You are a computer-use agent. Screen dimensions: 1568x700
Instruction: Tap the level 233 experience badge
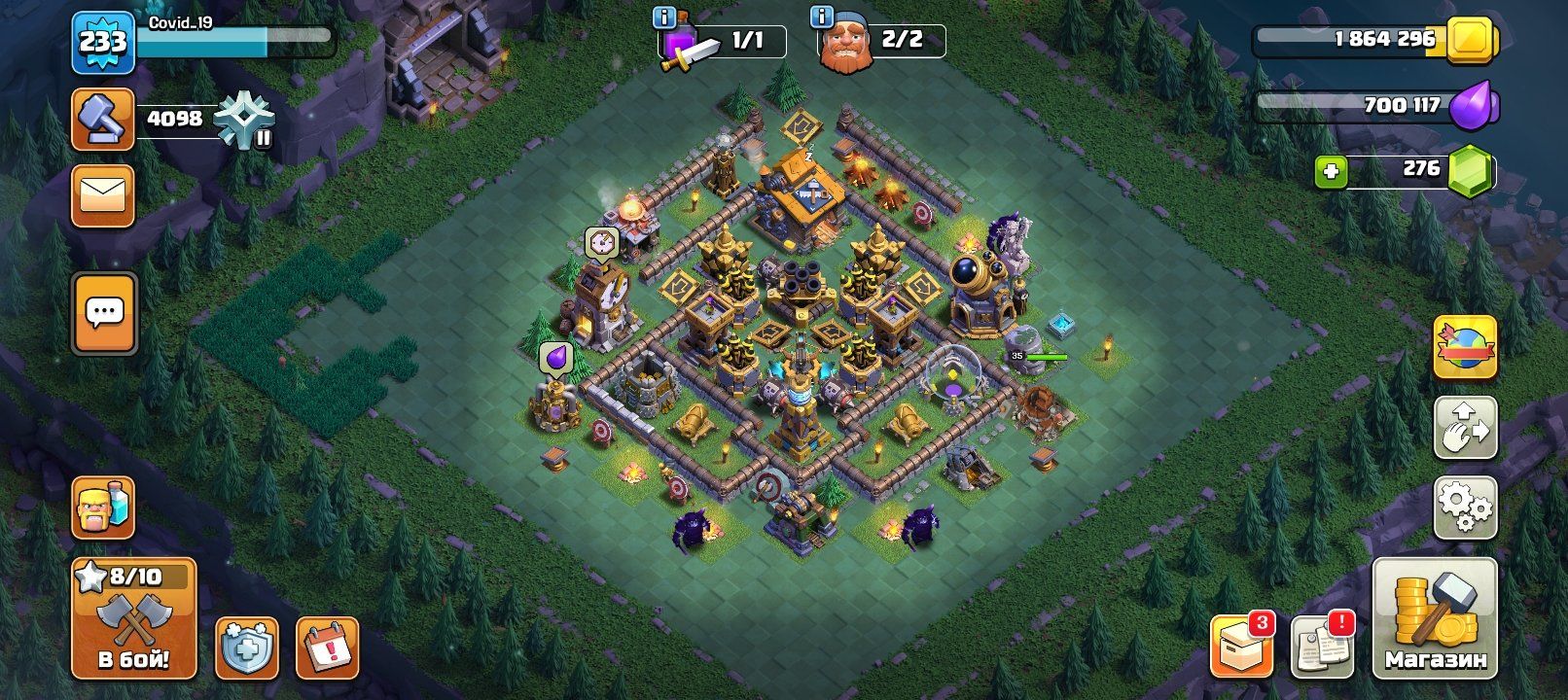tap(102, 42)
